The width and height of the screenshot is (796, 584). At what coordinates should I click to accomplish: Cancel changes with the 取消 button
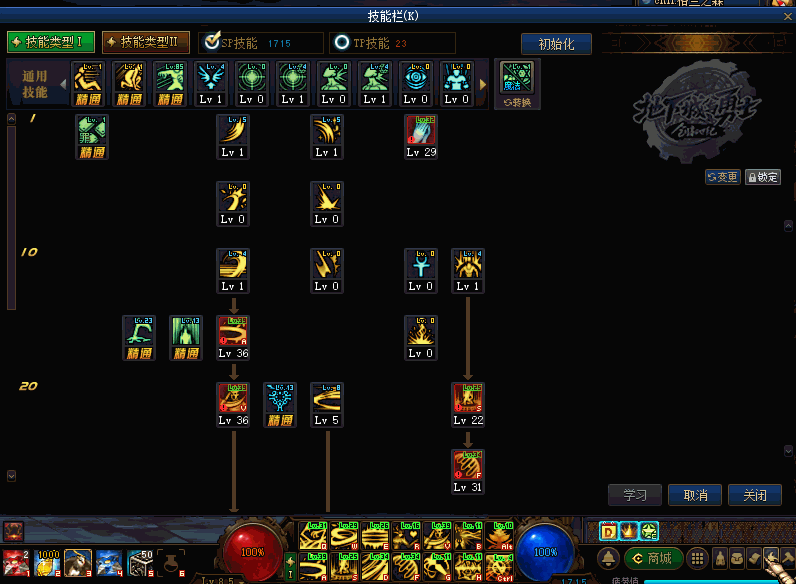point(695,495)
